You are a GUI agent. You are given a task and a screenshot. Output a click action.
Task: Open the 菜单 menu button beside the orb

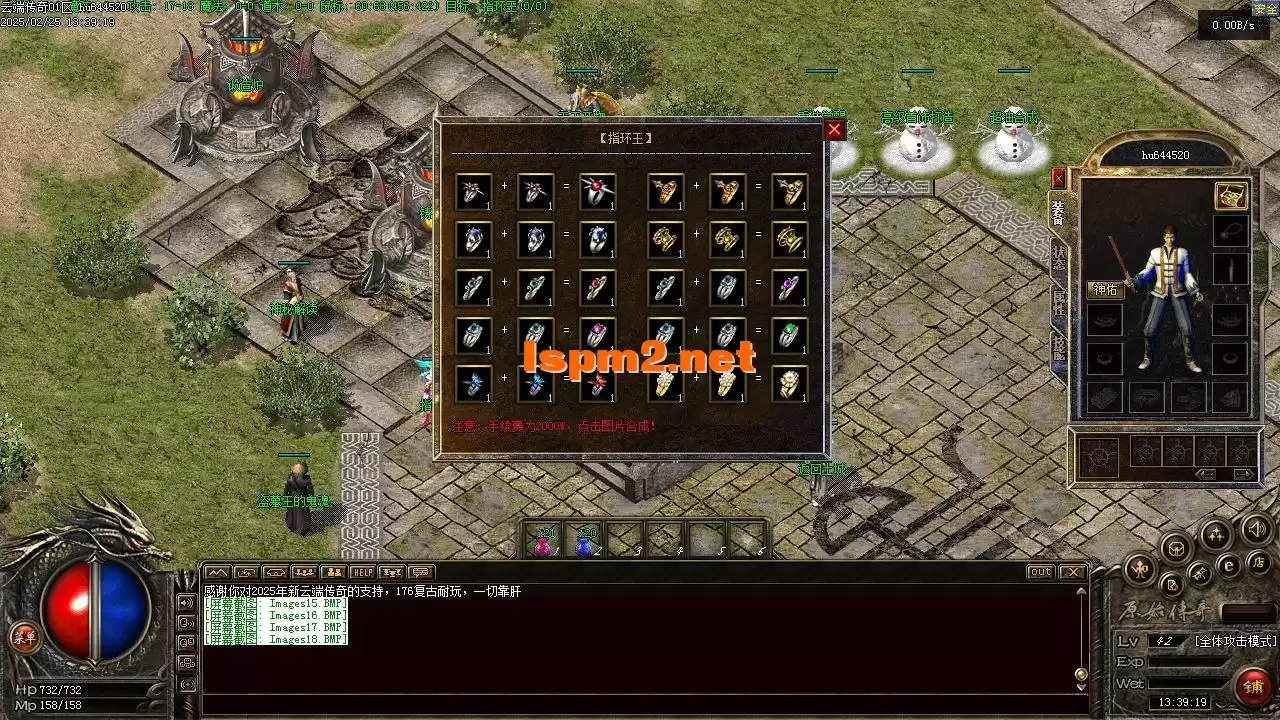point(23,636)
